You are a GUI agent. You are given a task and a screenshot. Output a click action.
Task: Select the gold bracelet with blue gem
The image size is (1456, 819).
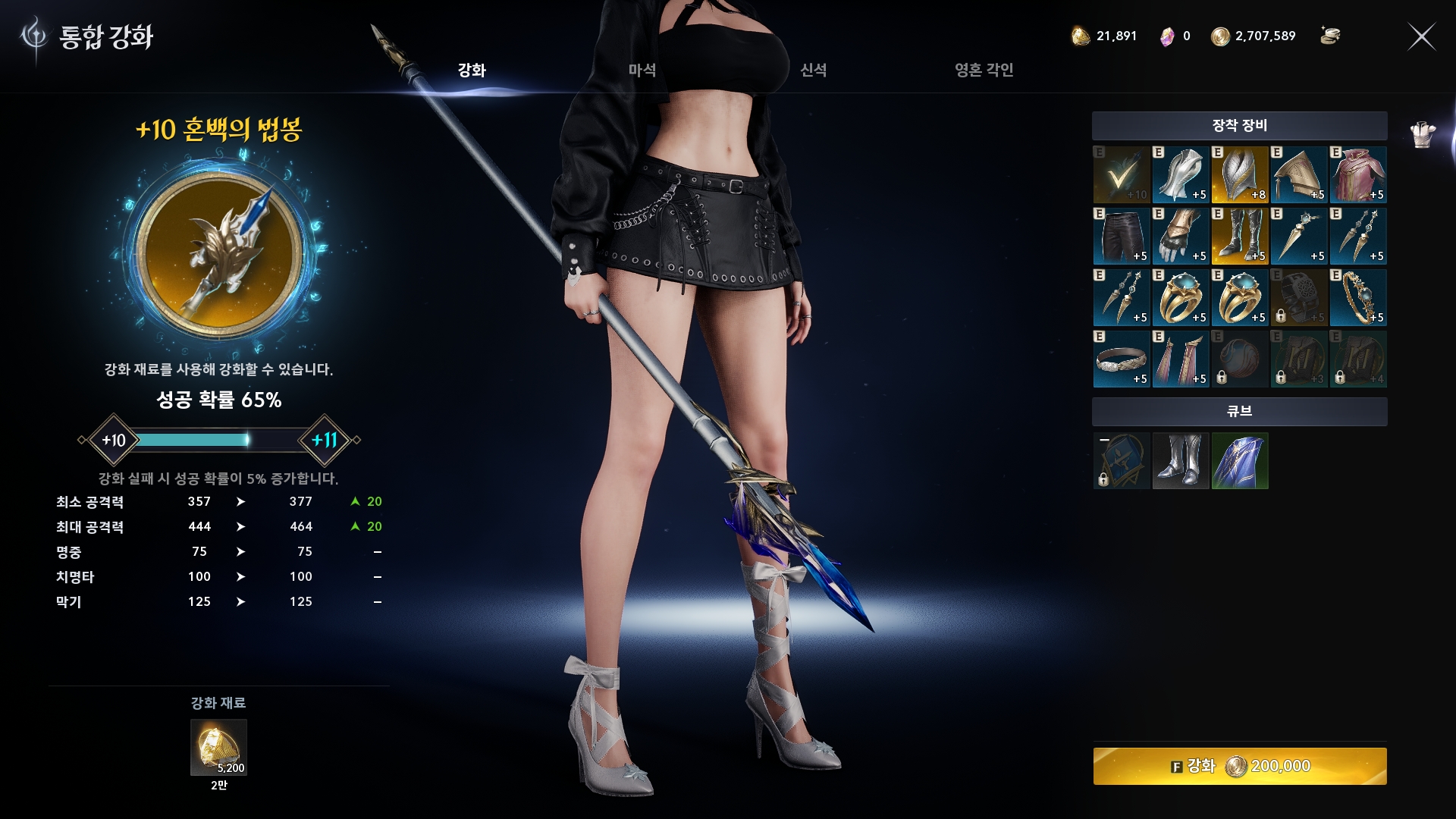pyautogui.click(x=1357, y=297)
